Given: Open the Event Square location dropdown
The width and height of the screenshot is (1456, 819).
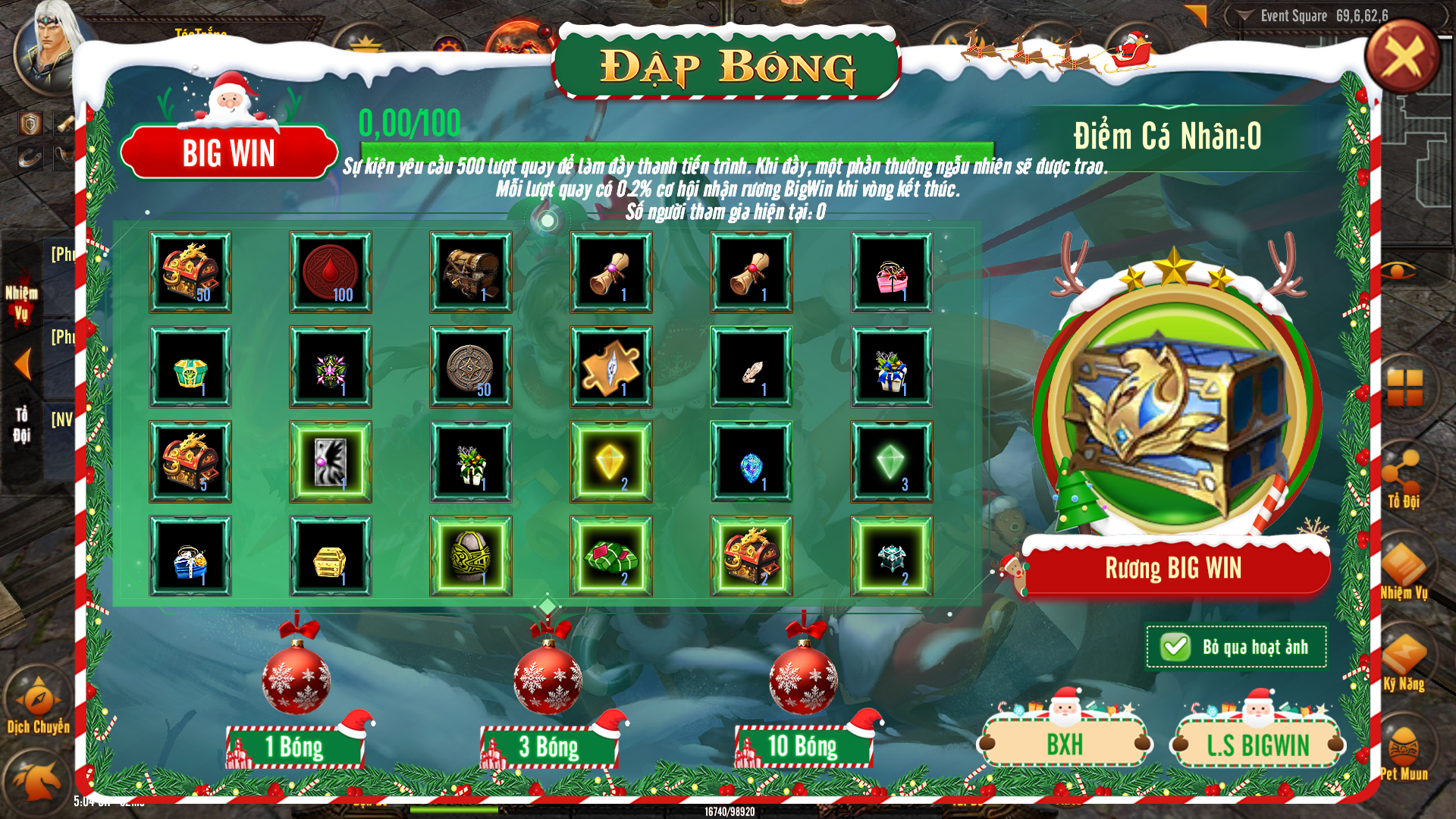Looking at the screenshot, I should pyautogui.click(x=1245, y=16).
